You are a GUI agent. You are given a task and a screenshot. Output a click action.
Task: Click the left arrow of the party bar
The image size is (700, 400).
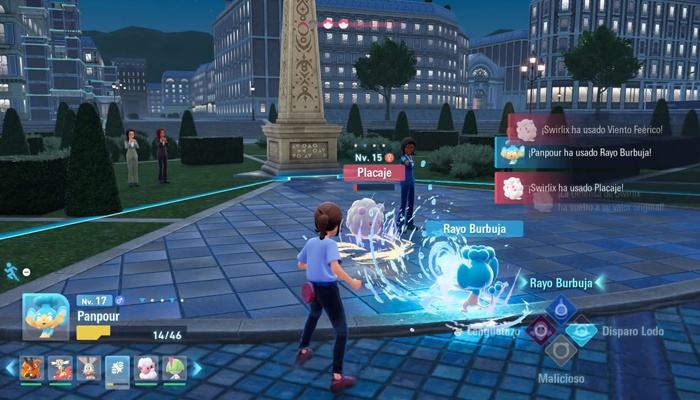click(10, 368)
